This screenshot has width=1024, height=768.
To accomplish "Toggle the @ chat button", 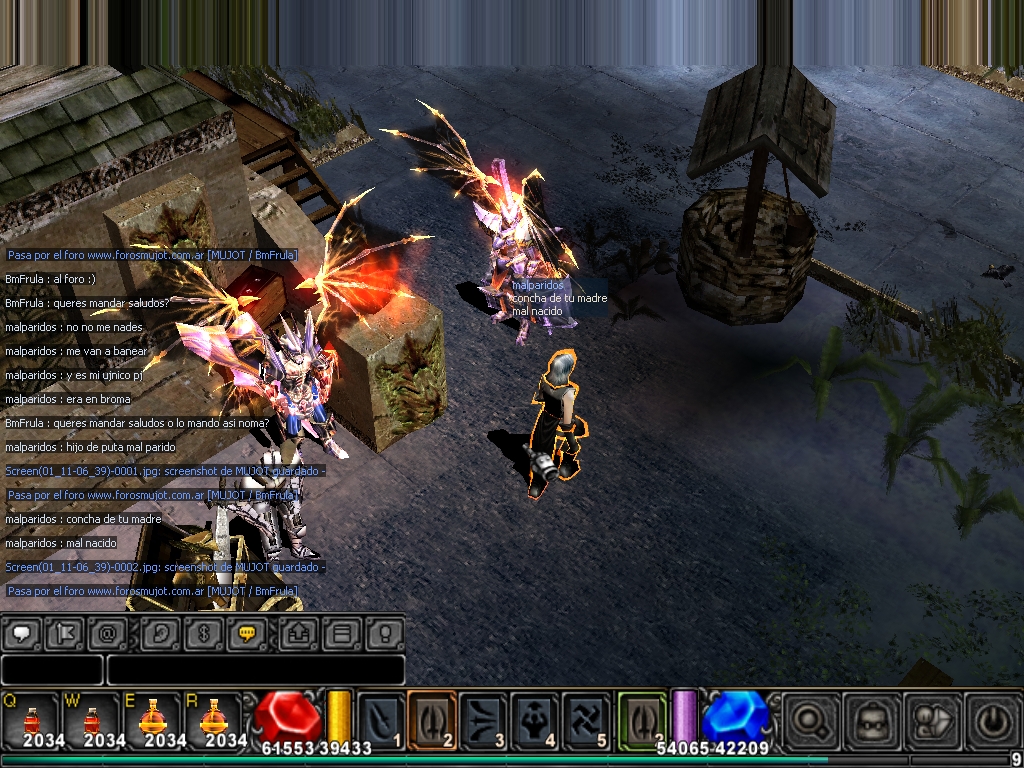I will (x=108, y=633).
